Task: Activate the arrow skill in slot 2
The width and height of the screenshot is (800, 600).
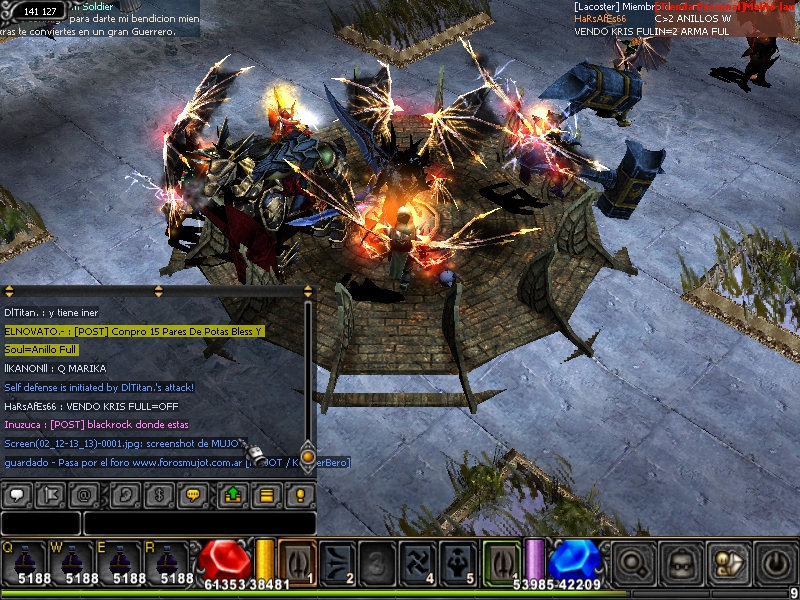Action: [338, 561]
